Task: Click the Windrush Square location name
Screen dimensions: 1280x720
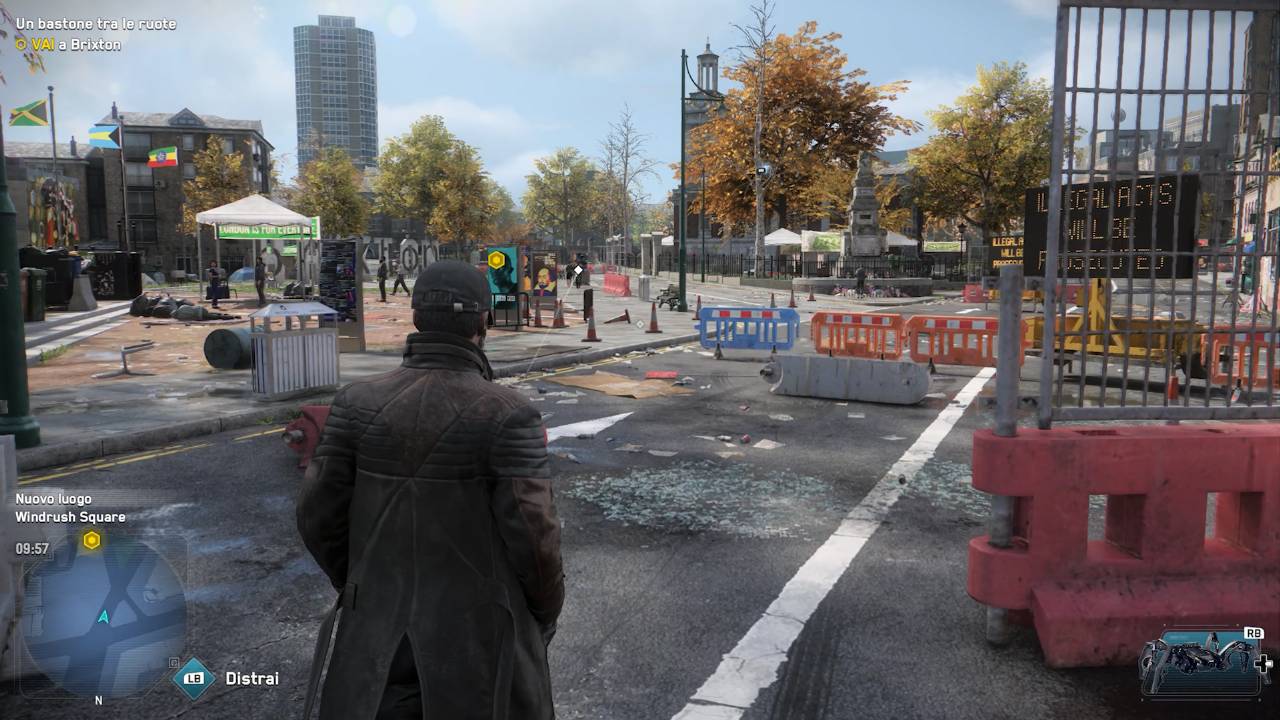Action: coord(69,518)
